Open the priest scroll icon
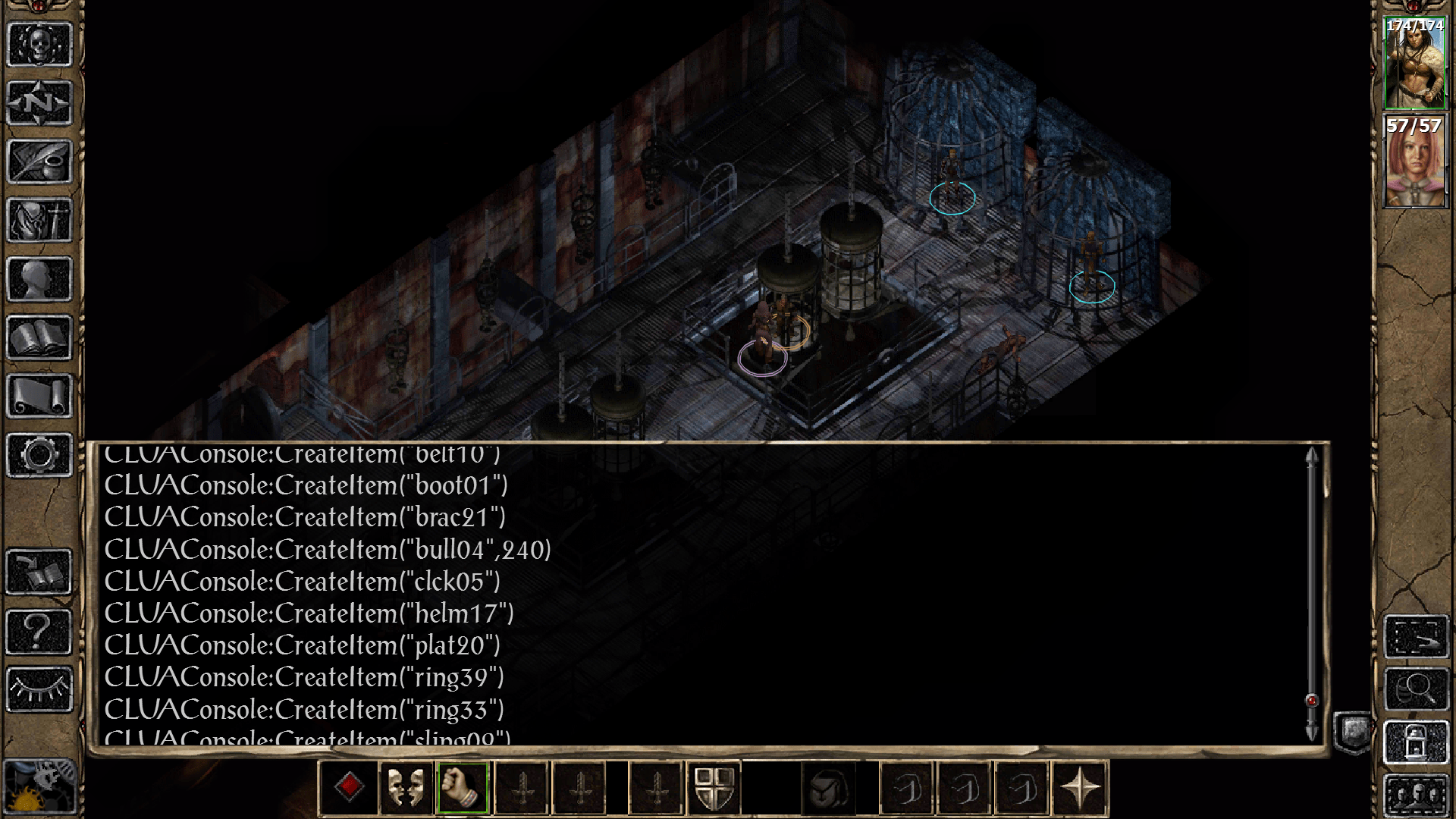1456x819 pixels. click(39, 396)
